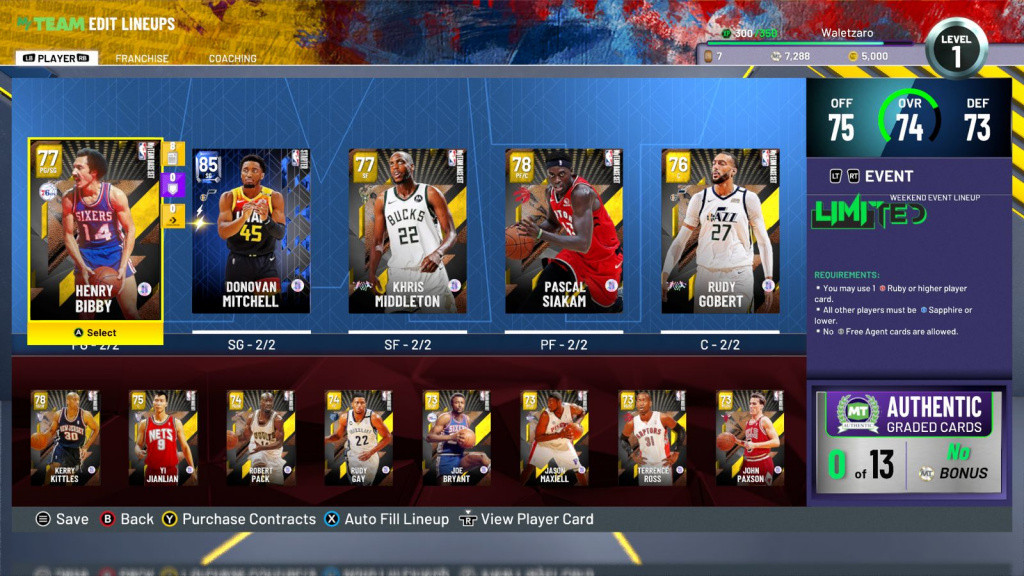
Task: Select the Player tab
Action: point(57,58)
